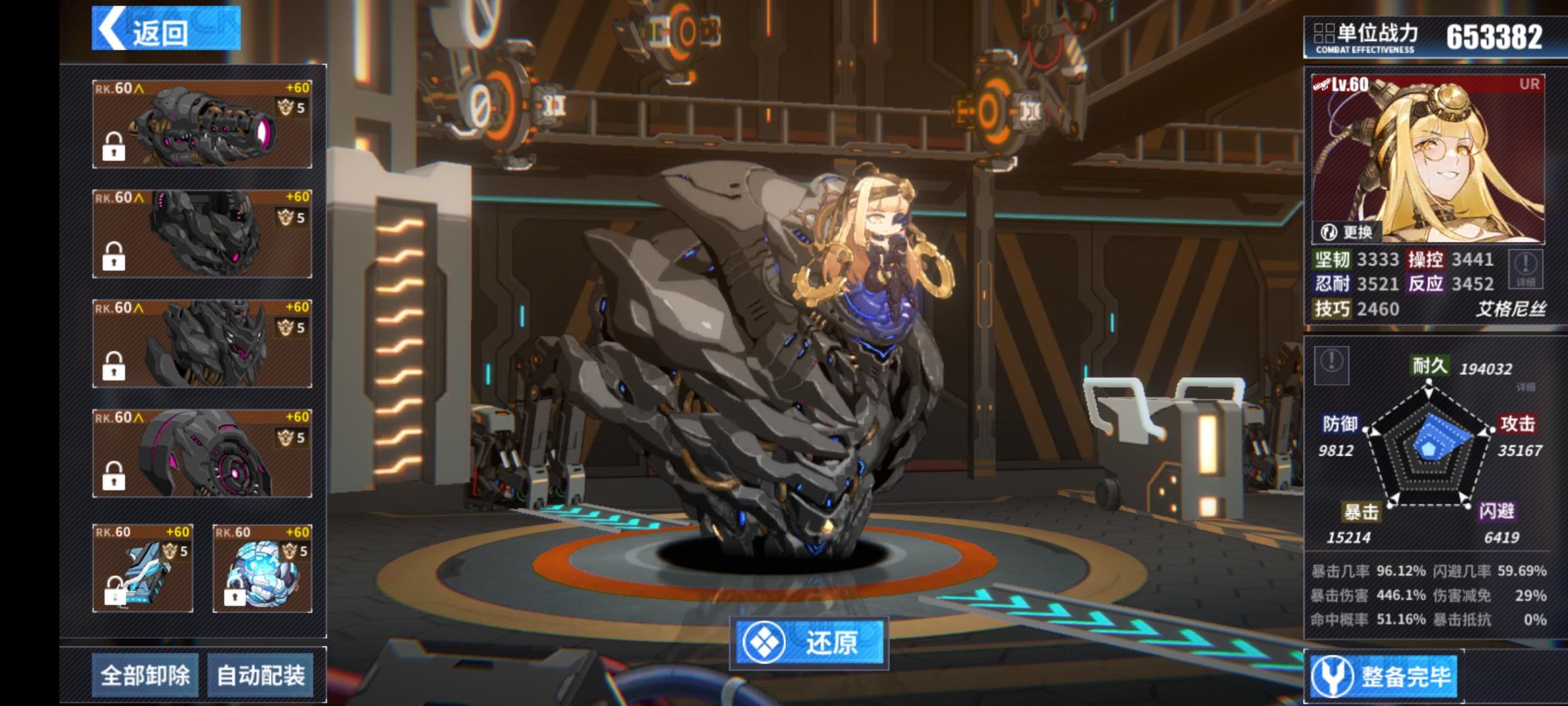Show 详细 details under durability value

tap(1526, 388)
